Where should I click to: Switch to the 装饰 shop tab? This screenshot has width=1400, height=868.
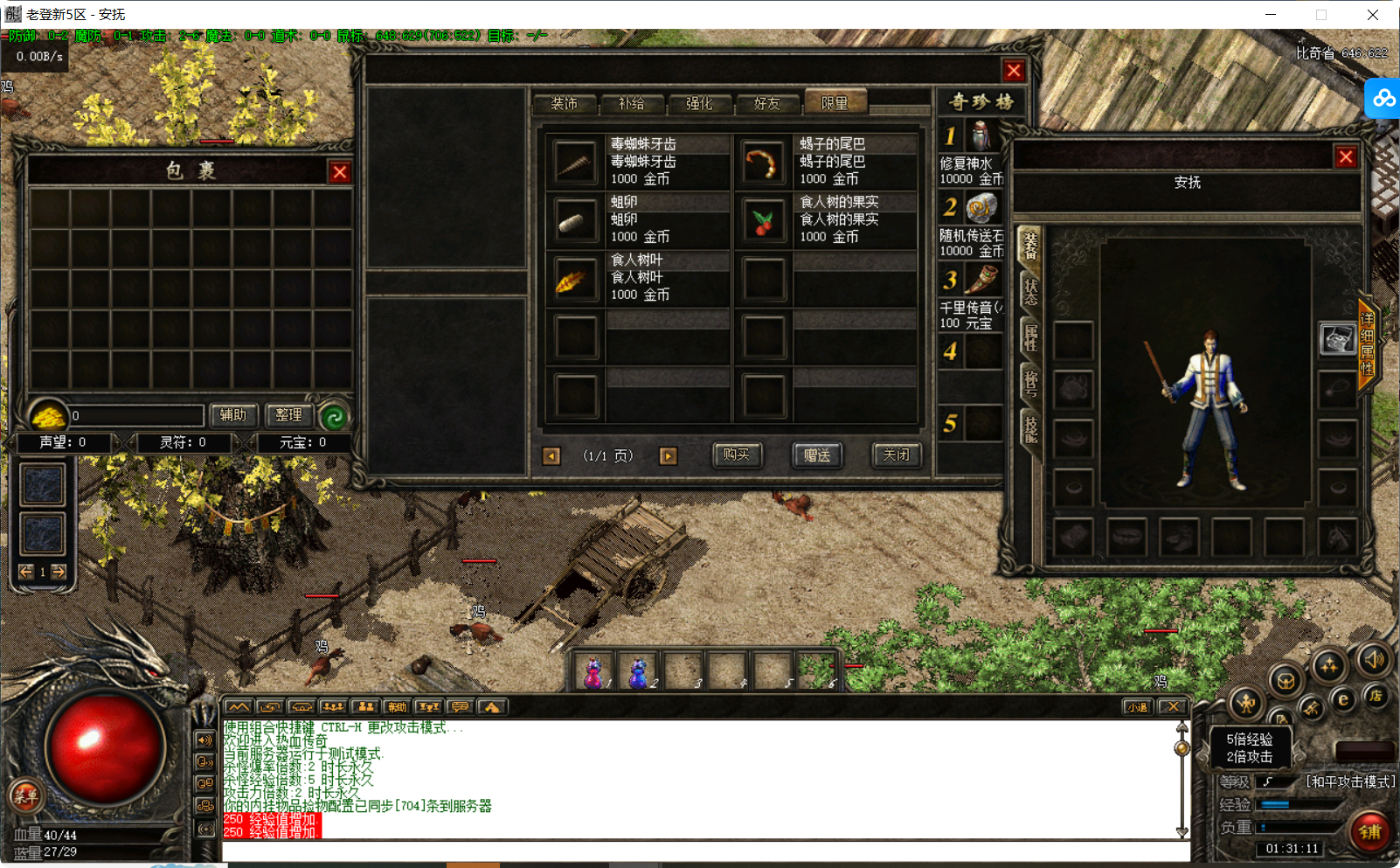[564, 104]
